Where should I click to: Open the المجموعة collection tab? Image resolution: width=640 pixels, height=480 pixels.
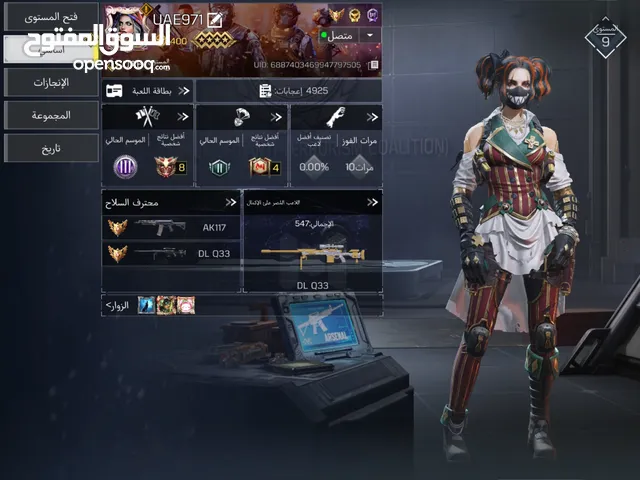(x=50, y=115)
